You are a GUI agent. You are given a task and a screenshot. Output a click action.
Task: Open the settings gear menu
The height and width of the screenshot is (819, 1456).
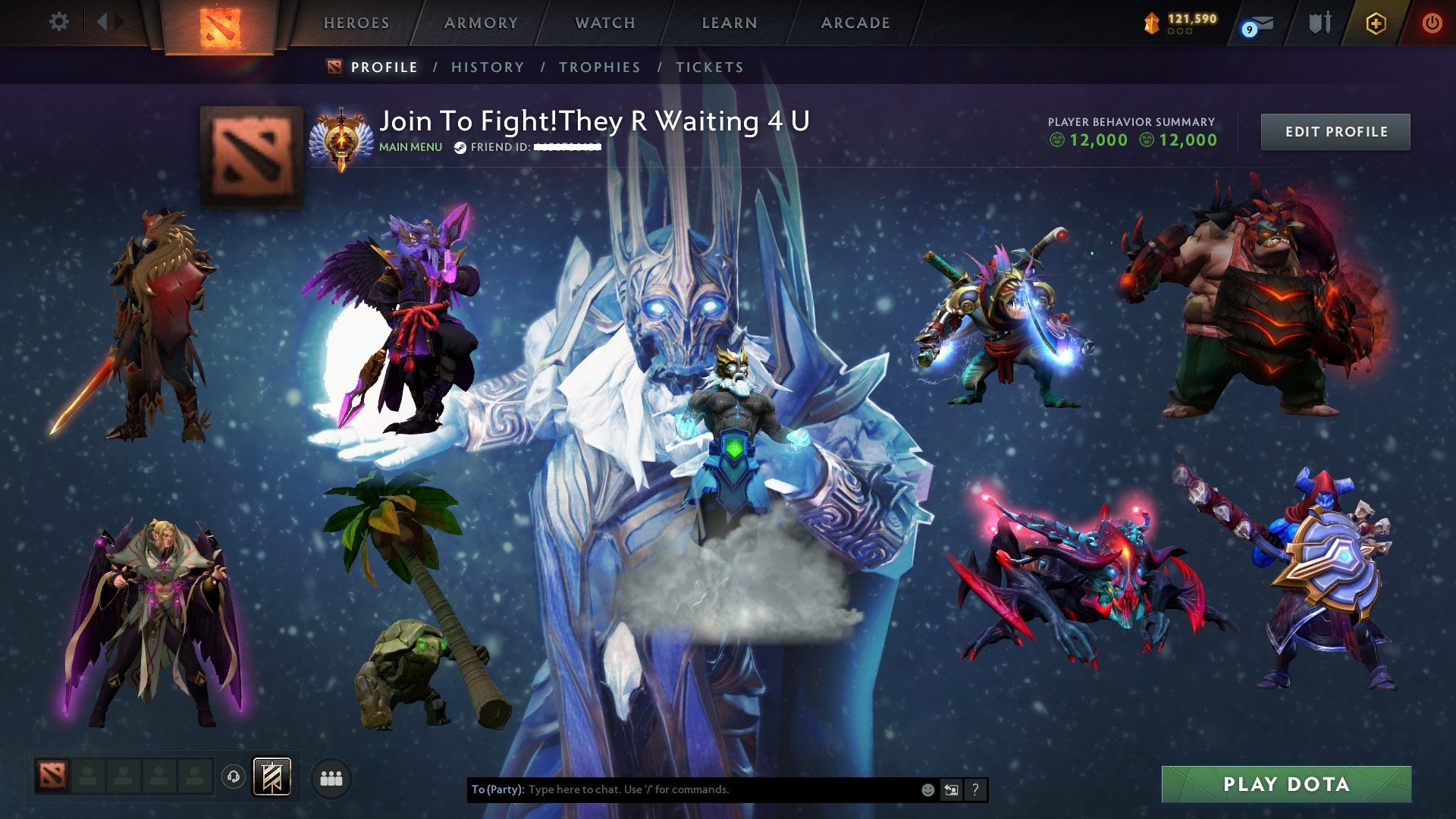pos(58,22)
